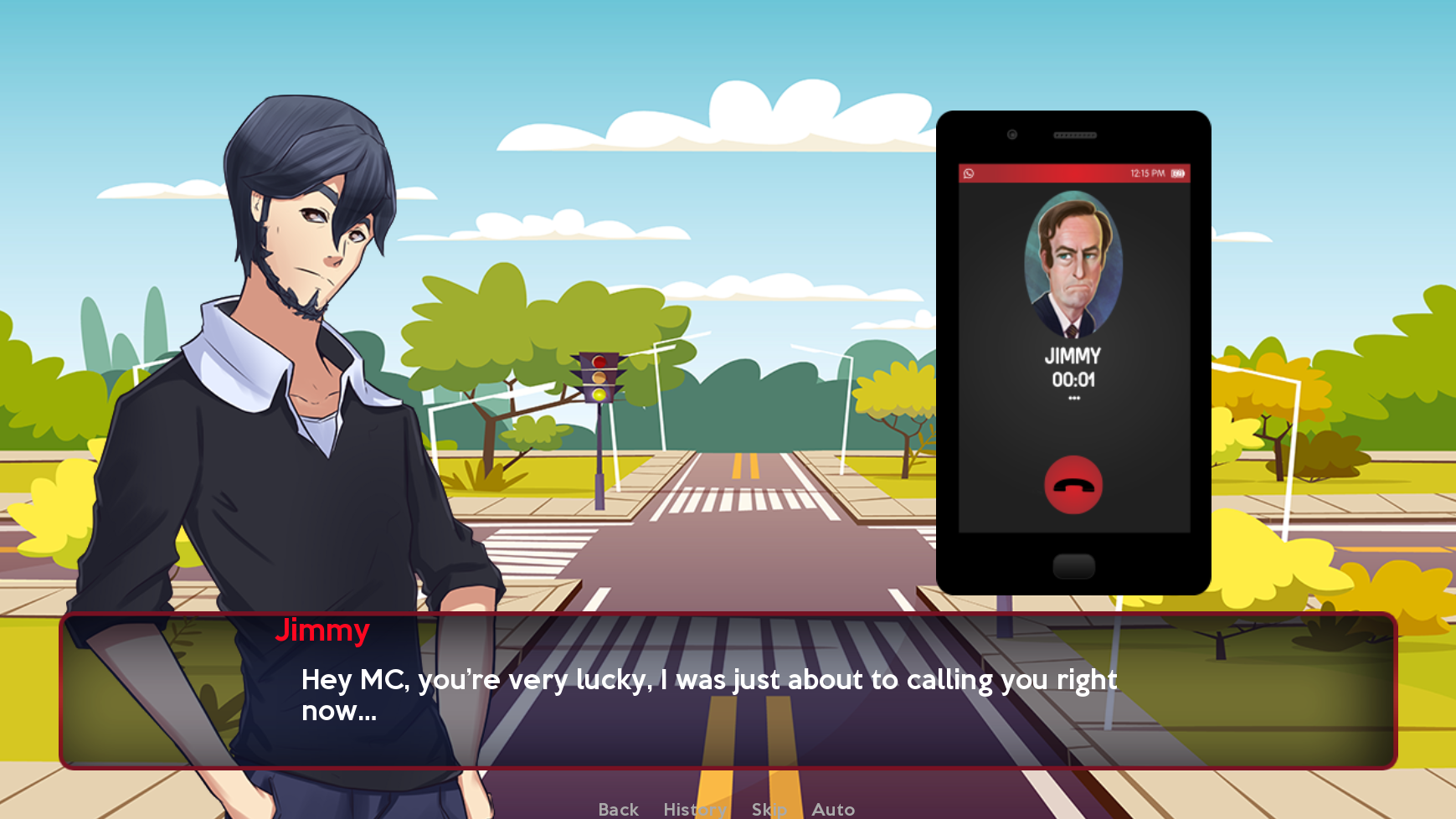1456x819 pixels.
Task: Enable Auto mode in the quick menu
Action: (x=833, y=808)
